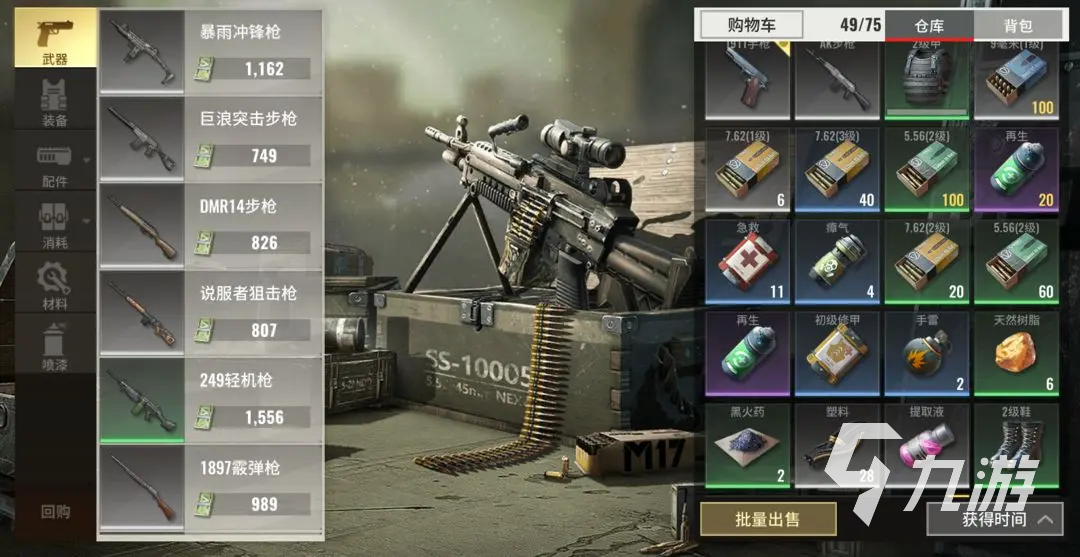The image size is (1080, 557).
Task: Select the 武器 weapons category
Action: [x=55, y=38]
